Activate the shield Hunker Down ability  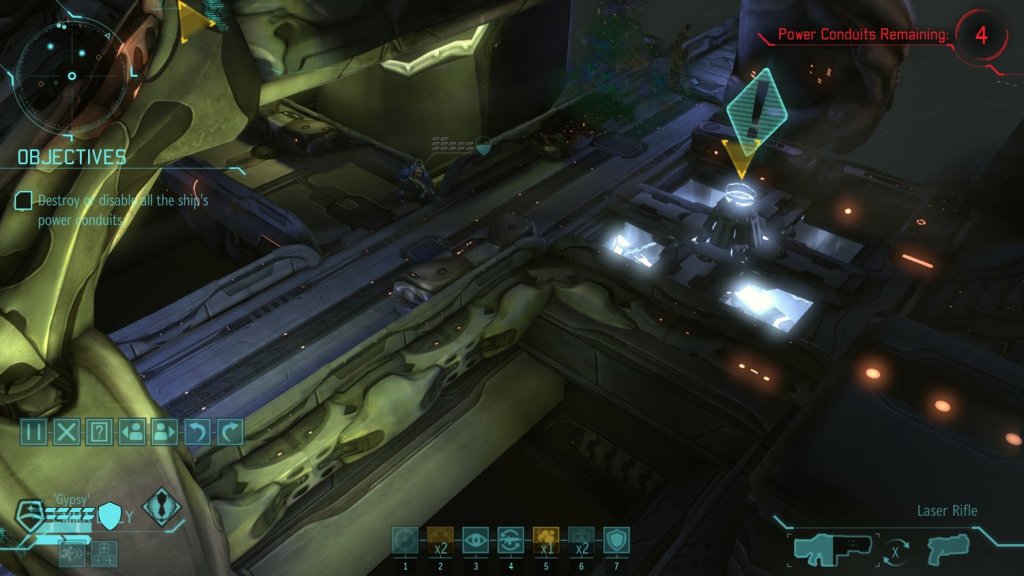(616, 540)
